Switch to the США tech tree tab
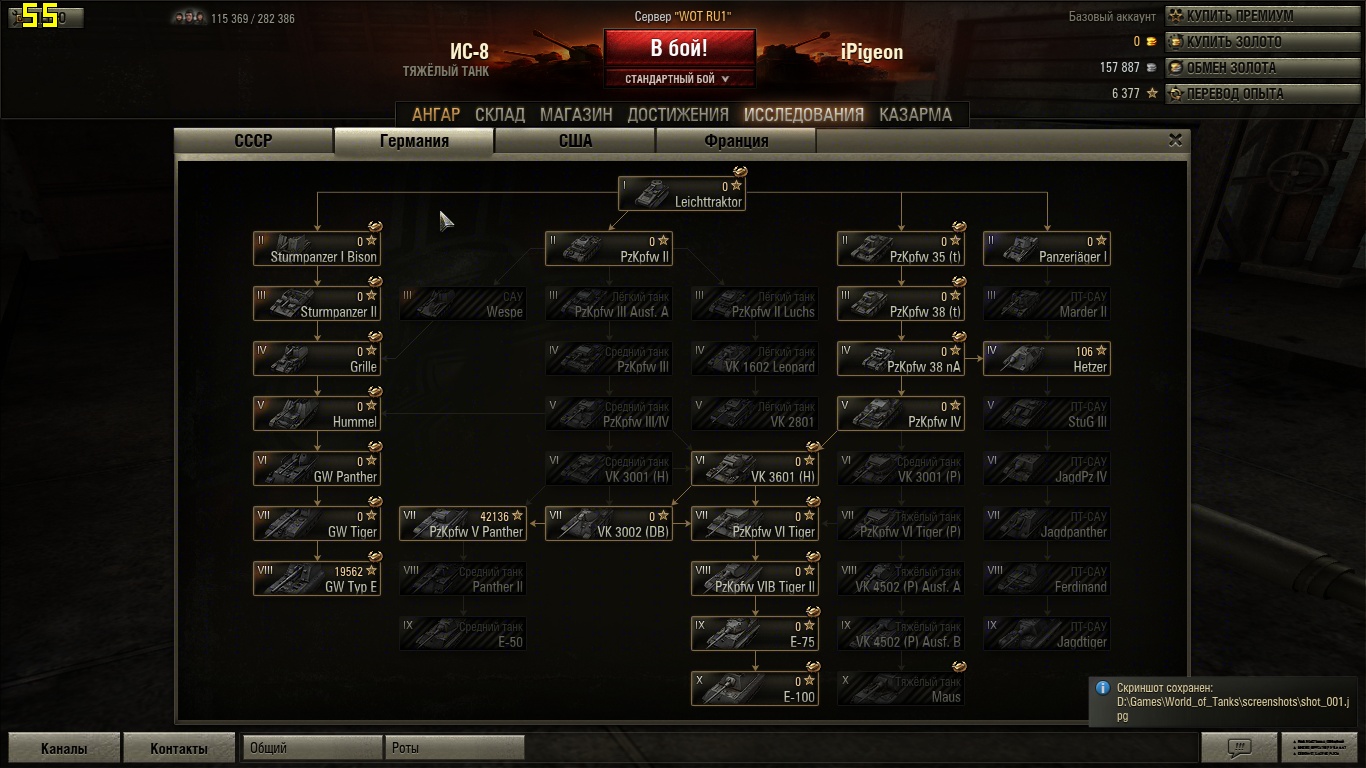 [575, 141]
